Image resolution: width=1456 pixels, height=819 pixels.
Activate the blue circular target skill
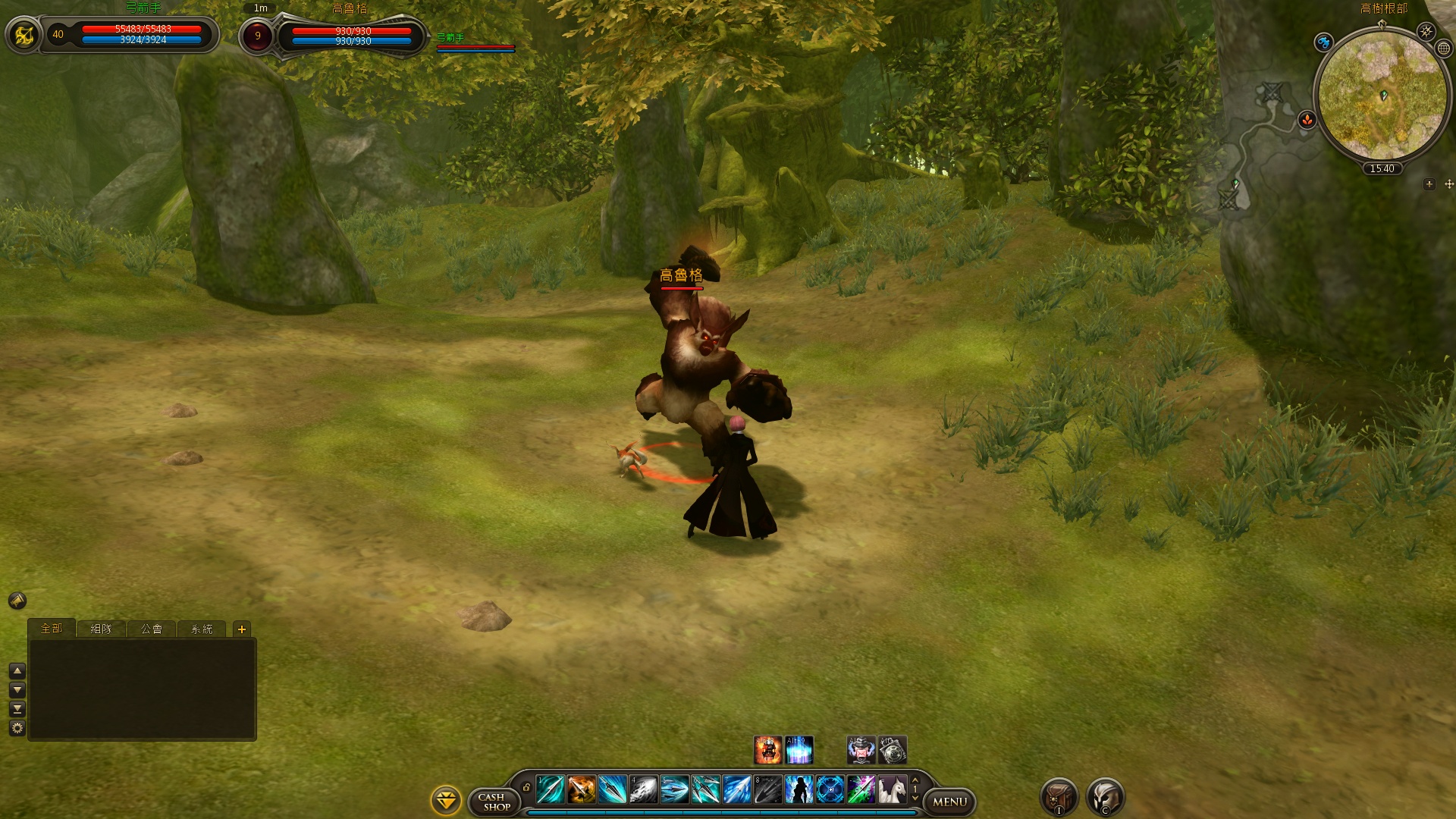point(830,789)
